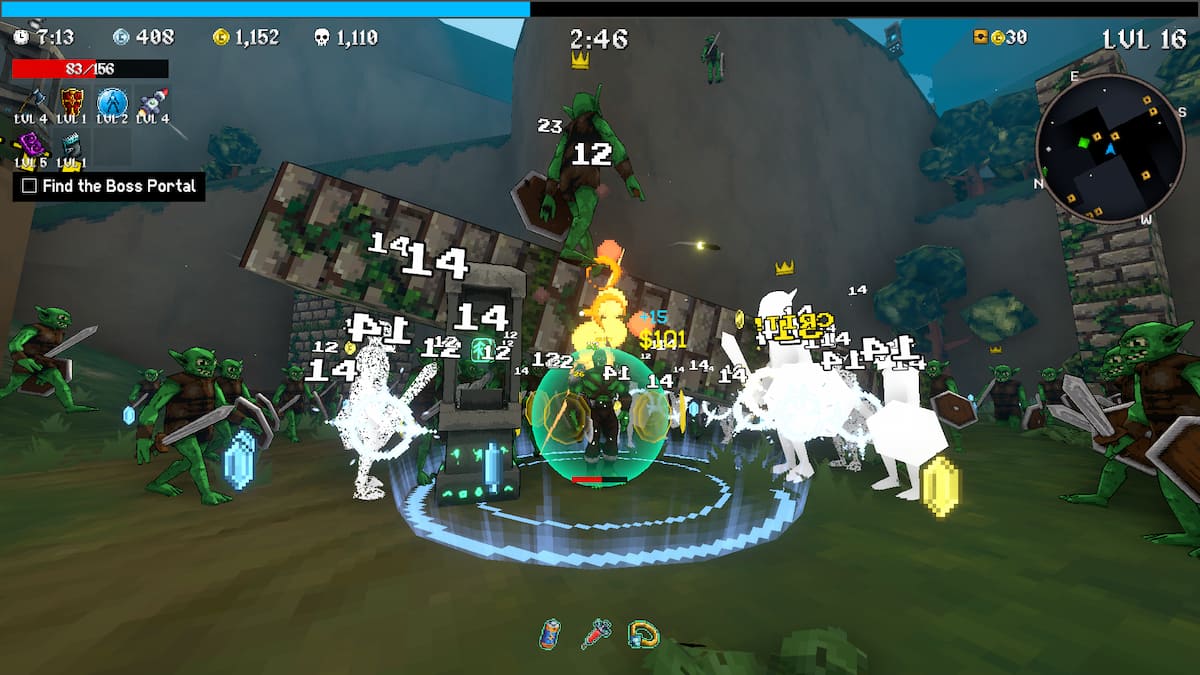Screen dimensions: 1200x675
Task: Open the circular minimap
Action: pos(1109,148)
